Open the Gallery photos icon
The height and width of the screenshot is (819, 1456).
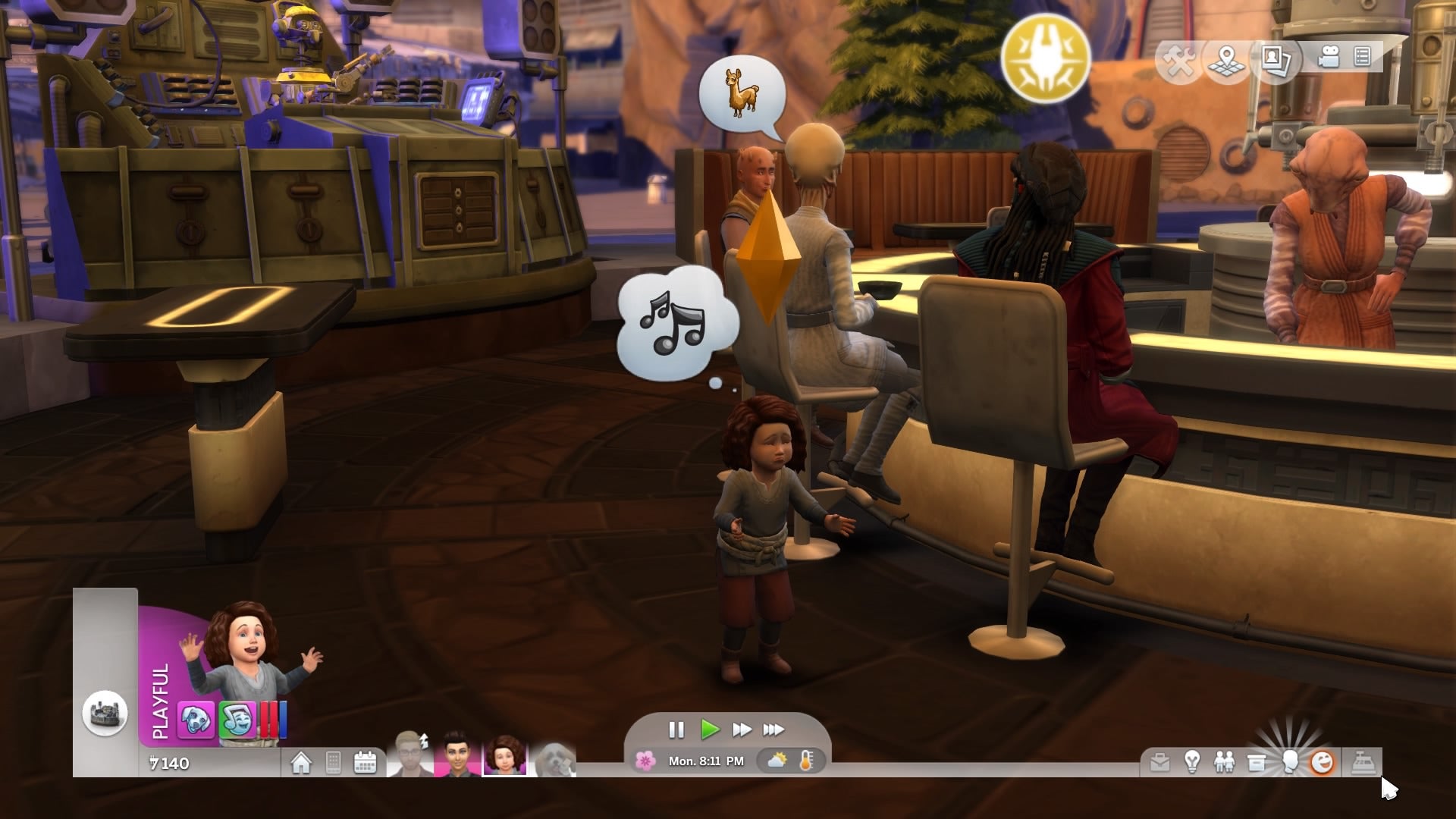(1276, 59)
